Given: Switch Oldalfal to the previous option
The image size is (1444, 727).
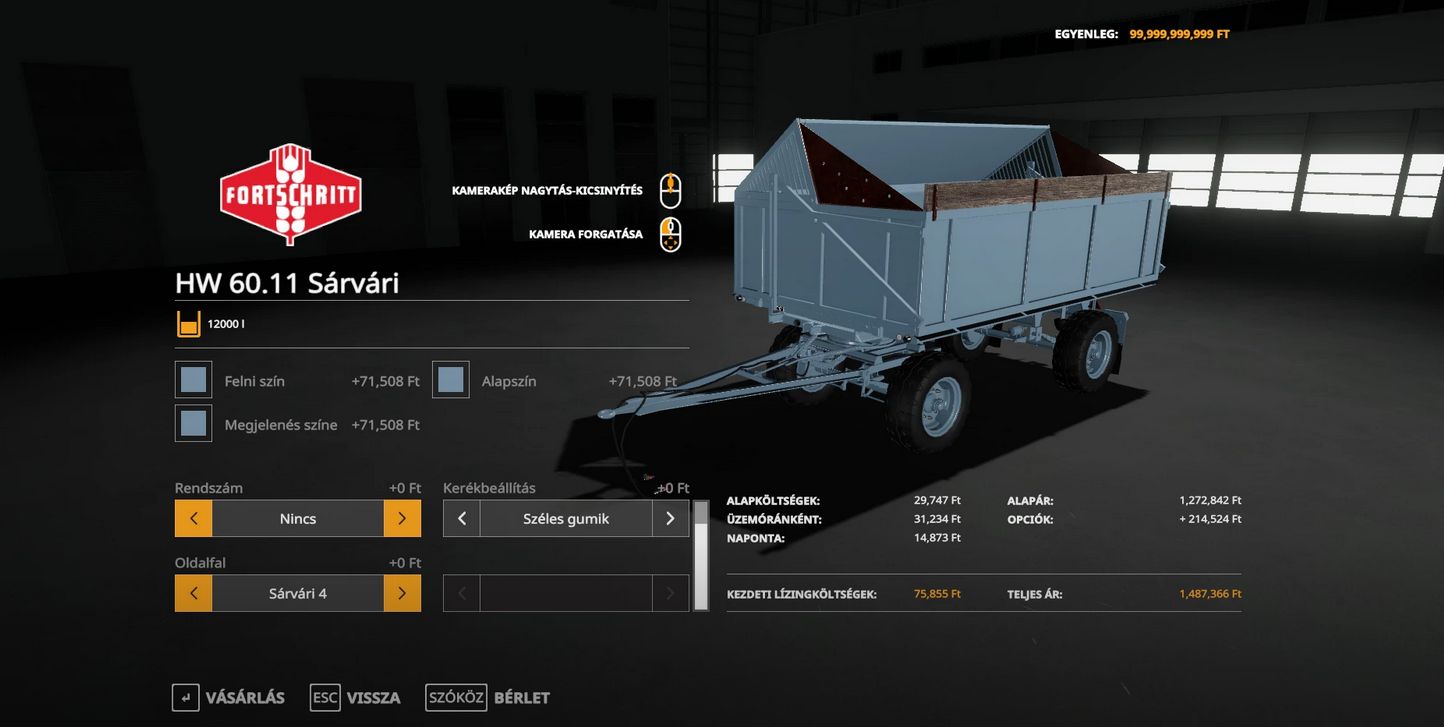Looking at the screenshot, I should coord(194,593).
